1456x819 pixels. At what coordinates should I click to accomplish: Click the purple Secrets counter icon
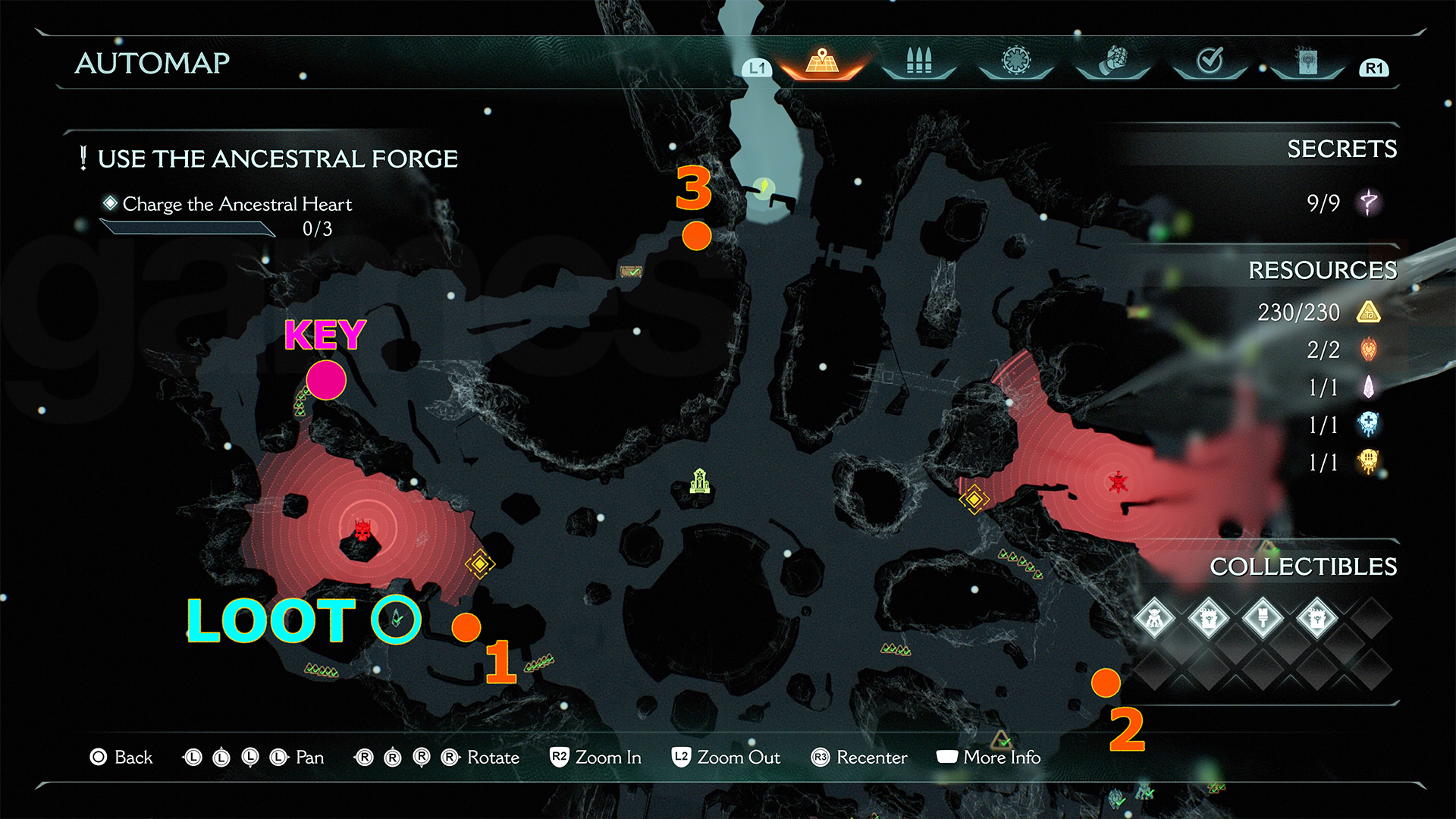tap(1369, 202)
